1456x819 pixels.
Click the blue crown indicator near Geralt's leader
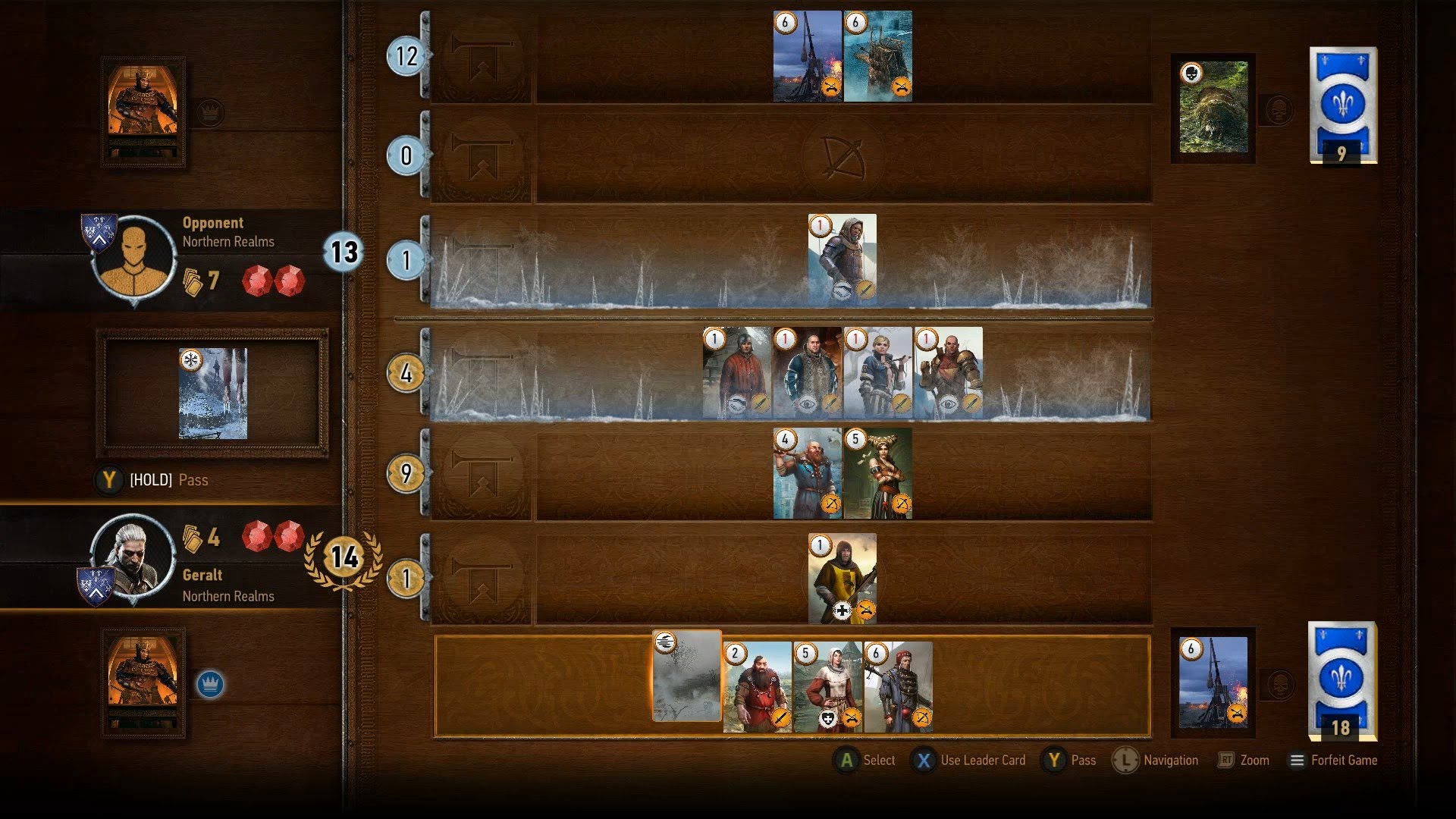click(x=209, y=682)
